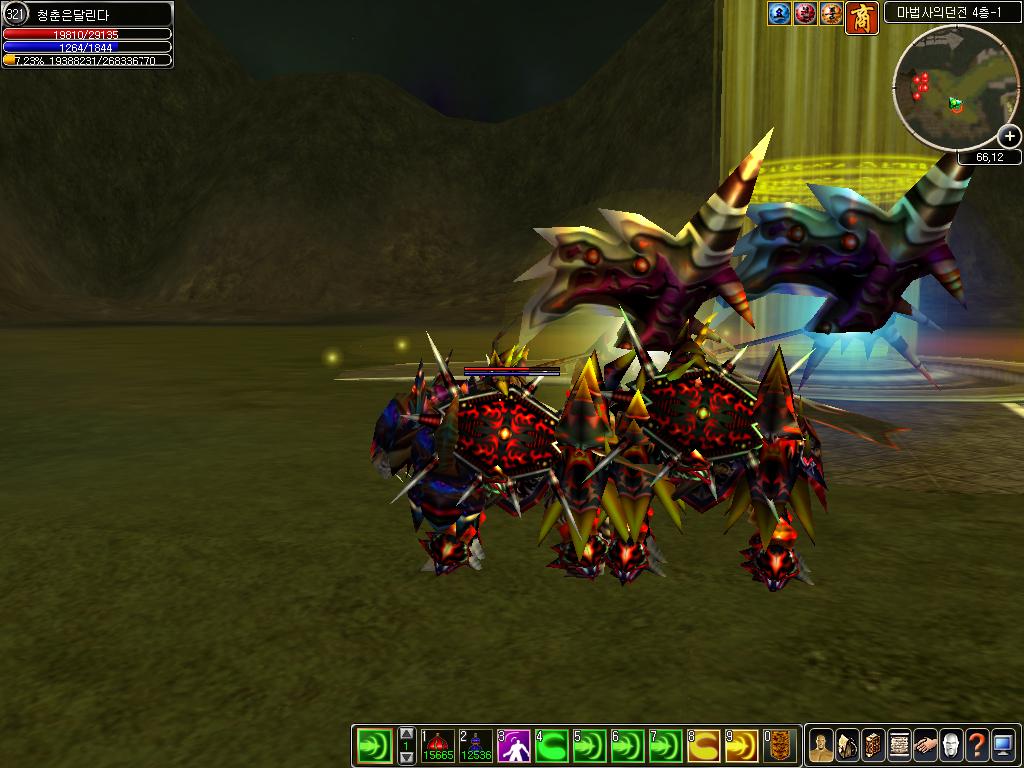Open system options via the monitor icon
The width and height of the screenshot is (1024, 768).
1002,745
